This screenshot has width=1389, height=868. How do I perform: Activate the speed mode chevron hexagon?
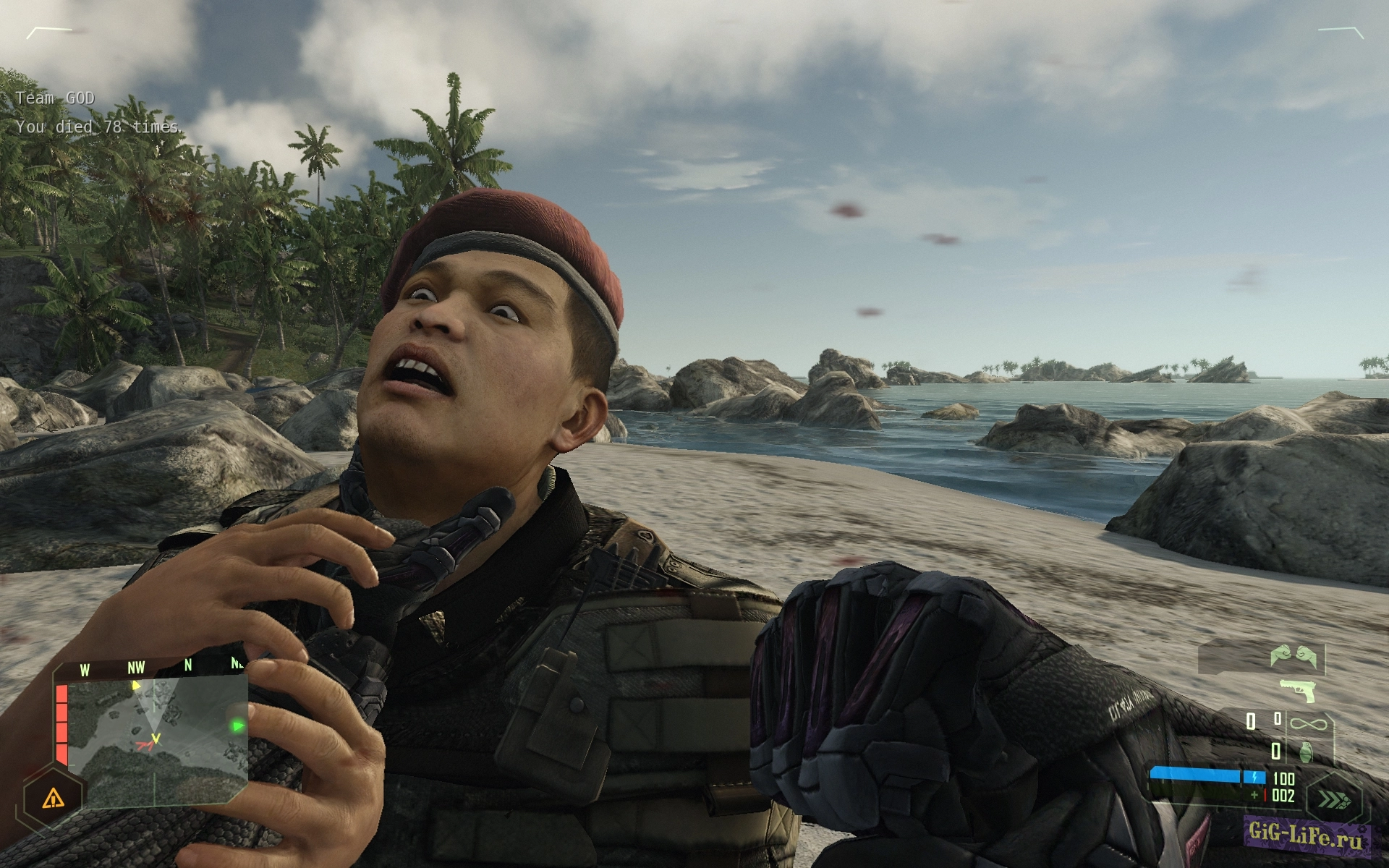1335,800
